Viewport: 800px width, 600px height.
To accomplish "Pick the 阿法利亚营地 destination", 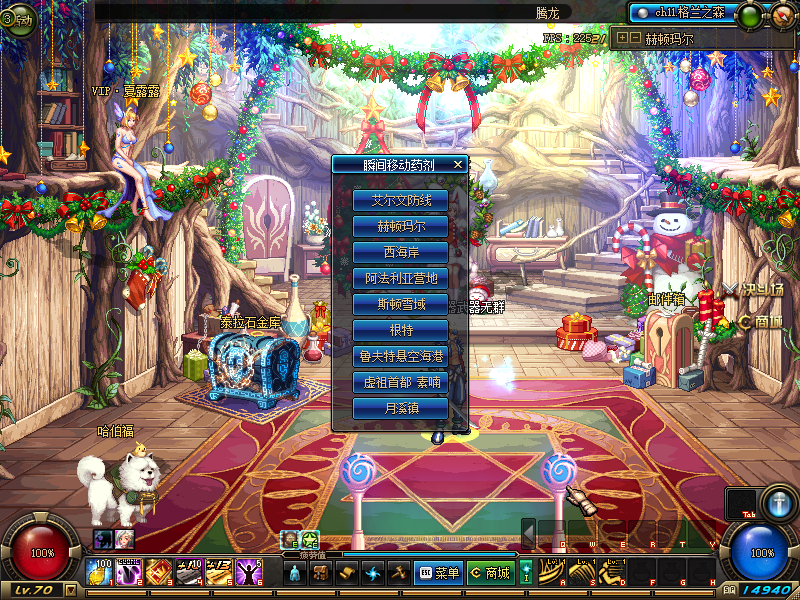I will tap(400, 278).
